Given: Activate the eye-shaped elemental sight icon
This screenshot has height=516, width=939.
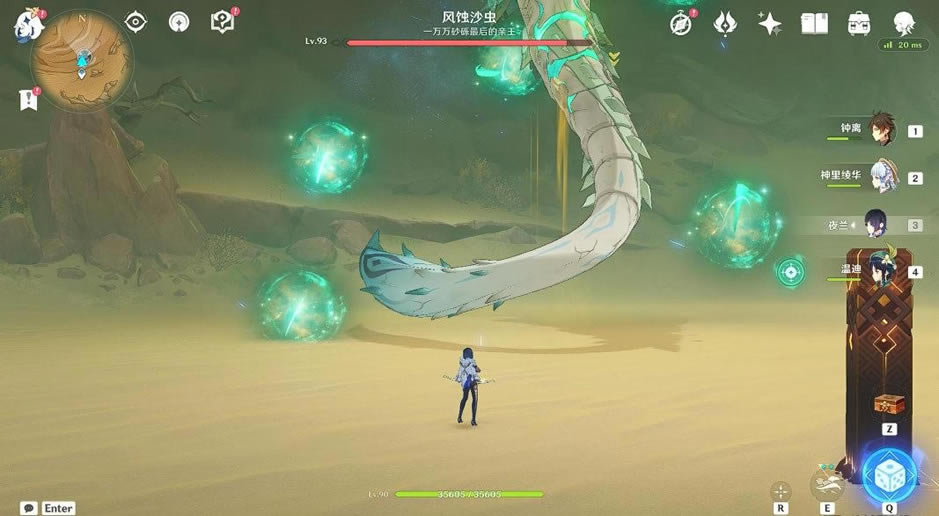Looking at the screenshot, I should (x=135, y=22).
